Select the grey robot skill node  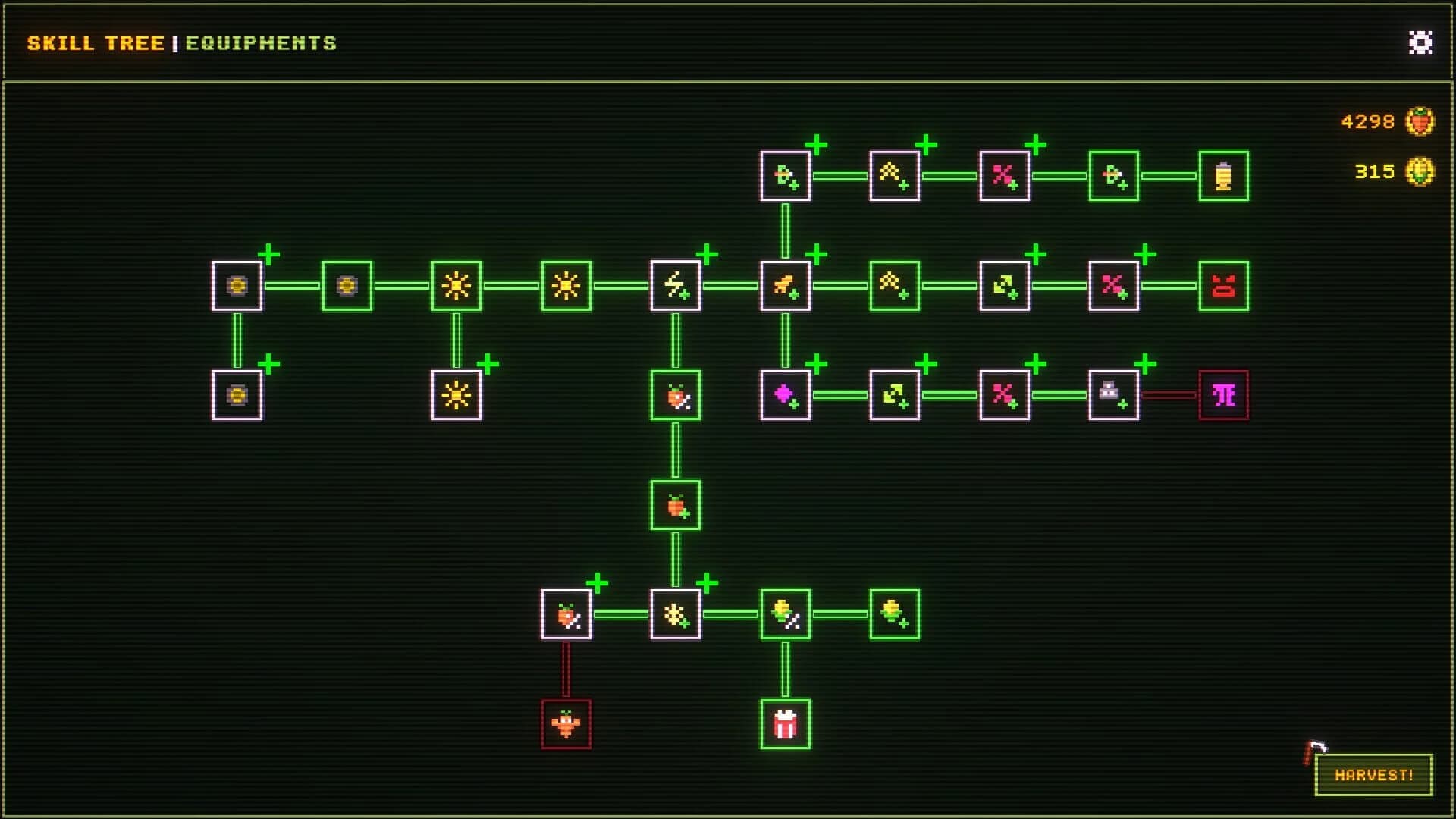click(1114, 395)
